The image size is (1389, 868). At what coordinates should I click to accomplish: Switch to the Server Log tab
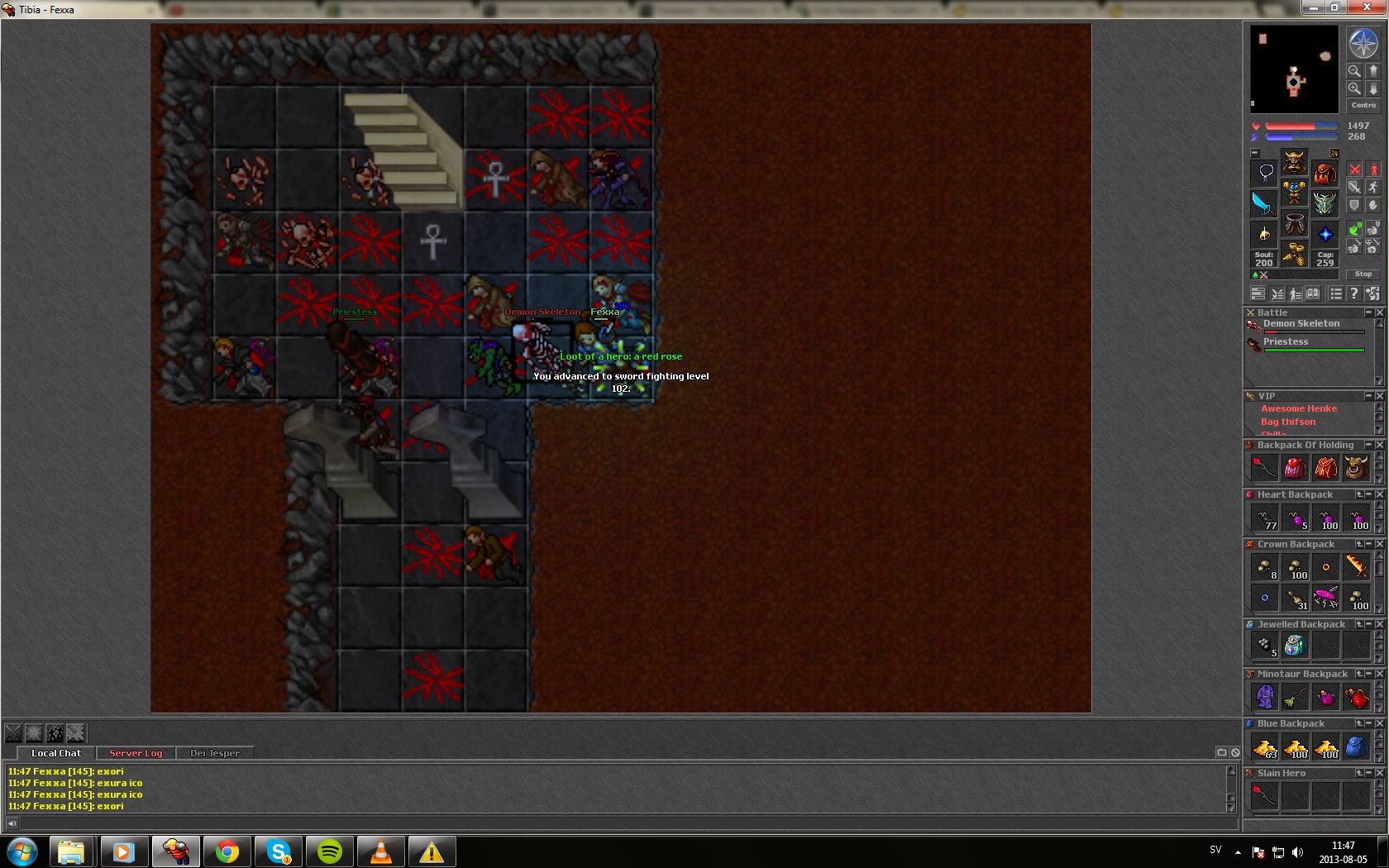pyautogui.click(x=136, y=753)
